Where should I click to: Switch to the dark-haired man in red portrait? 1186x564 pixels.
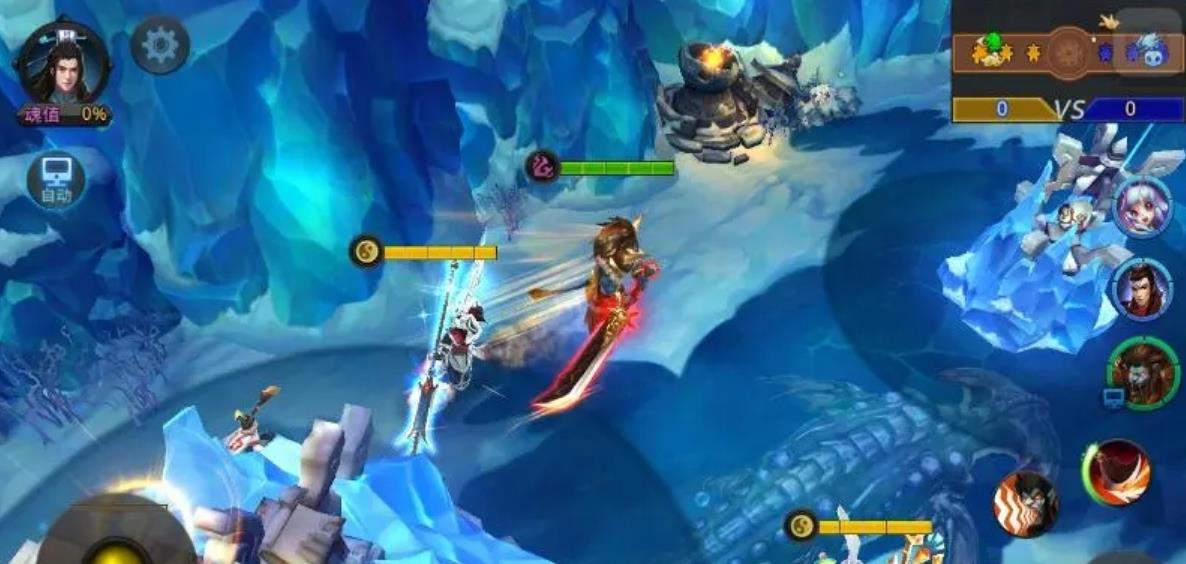pos(1141,289)
